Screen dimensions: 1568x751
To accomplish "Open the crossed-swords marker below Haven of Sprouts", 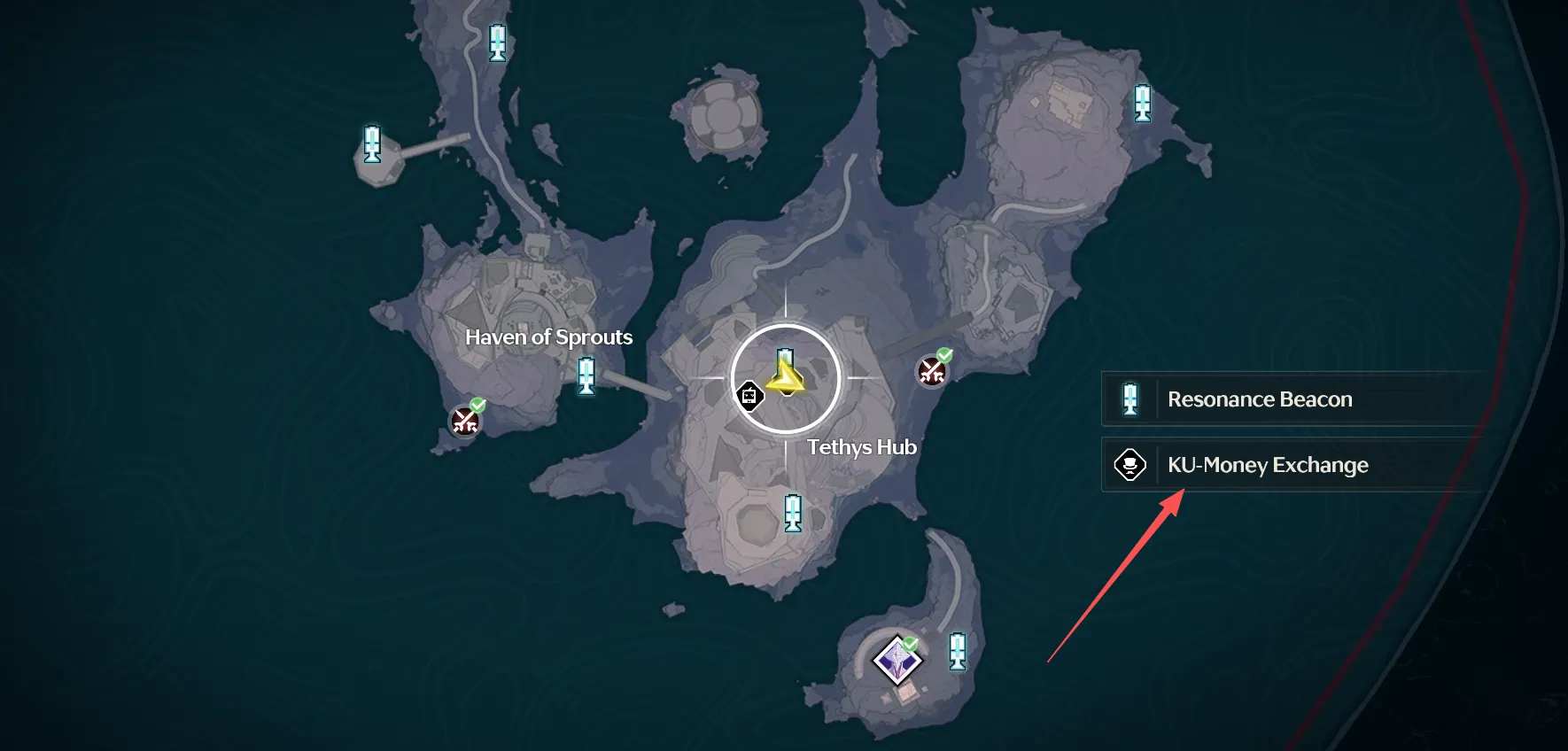I will [x=466, y=421].
